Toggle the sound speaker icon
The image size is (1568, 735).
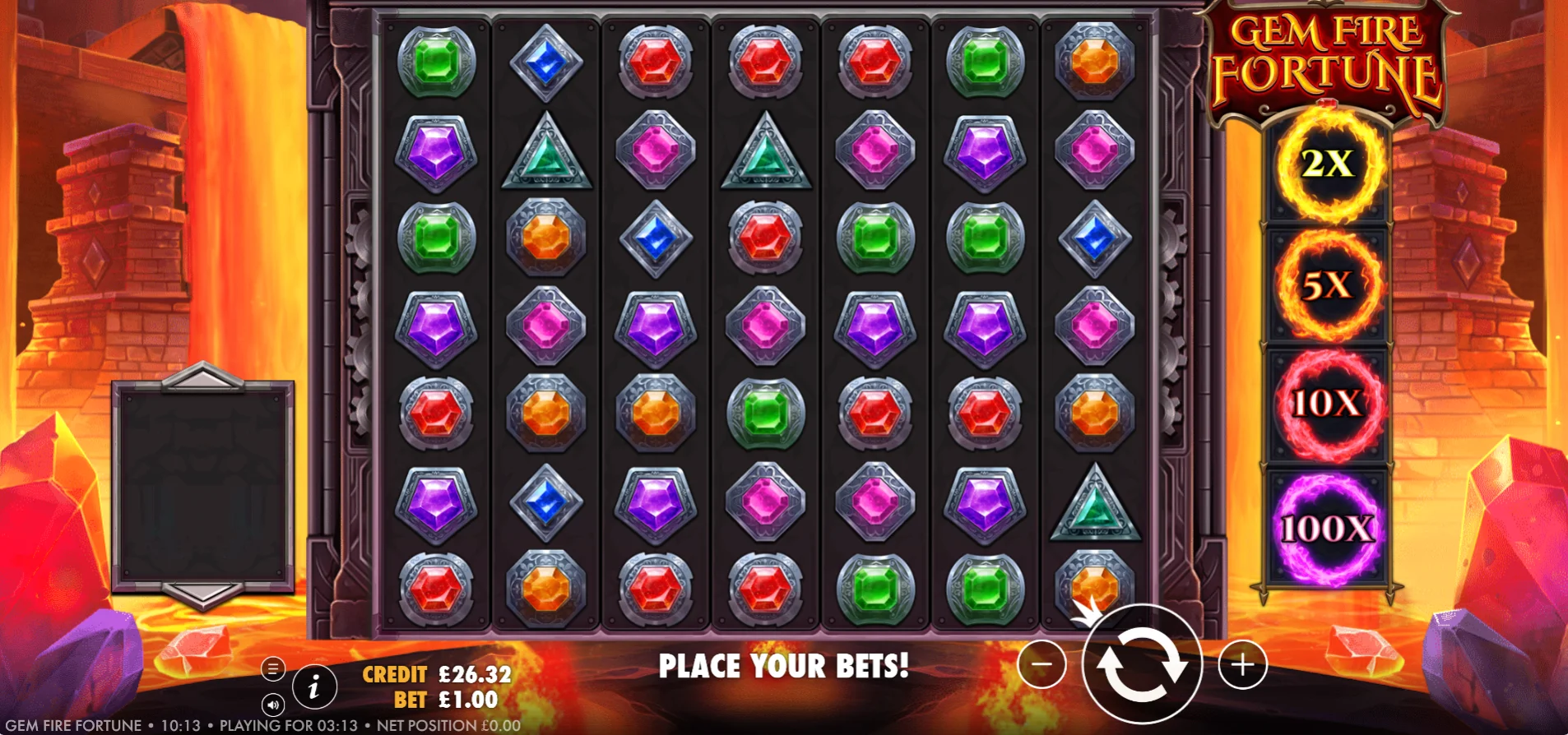pos(273,705)
